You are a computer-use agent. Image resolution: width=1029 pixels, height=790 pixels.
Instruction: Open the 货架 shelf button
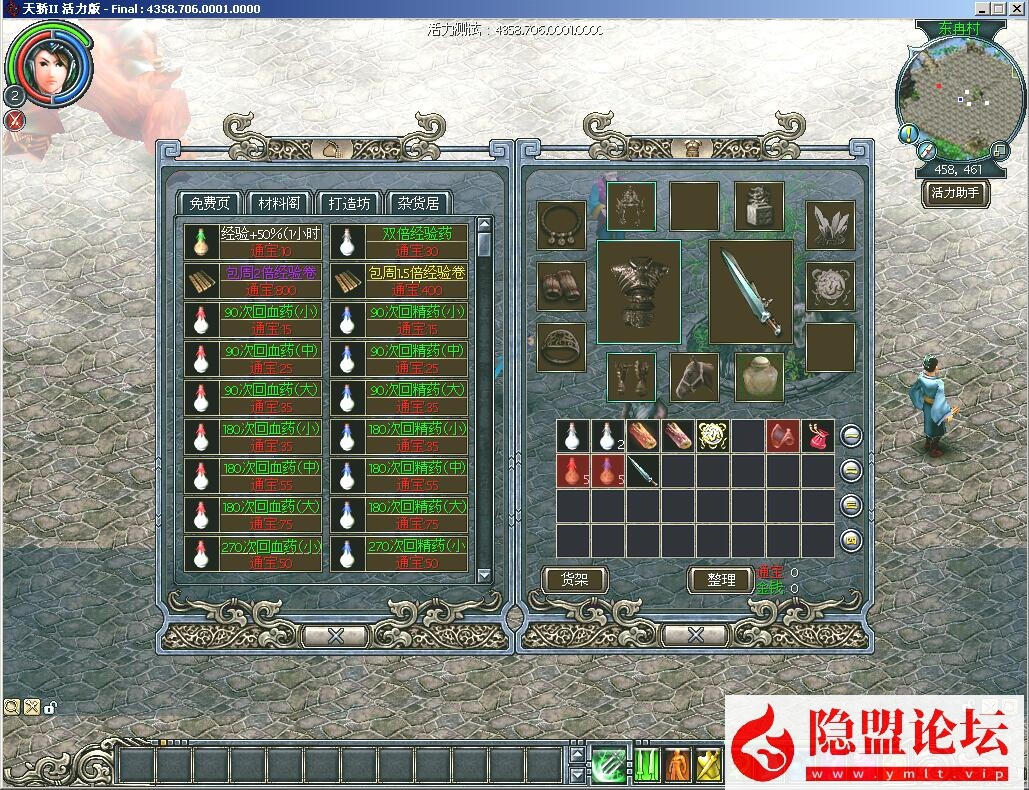click(574, 579)
